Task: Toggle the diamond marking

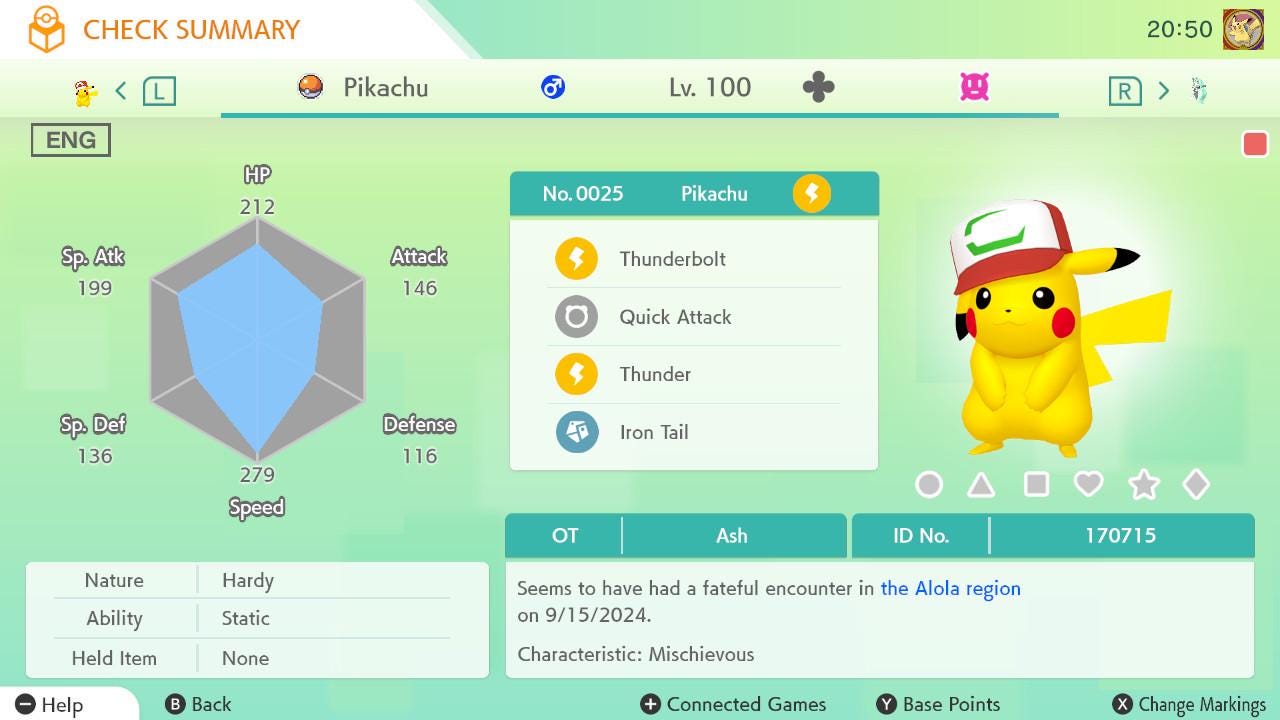Action: (1196, 485)
